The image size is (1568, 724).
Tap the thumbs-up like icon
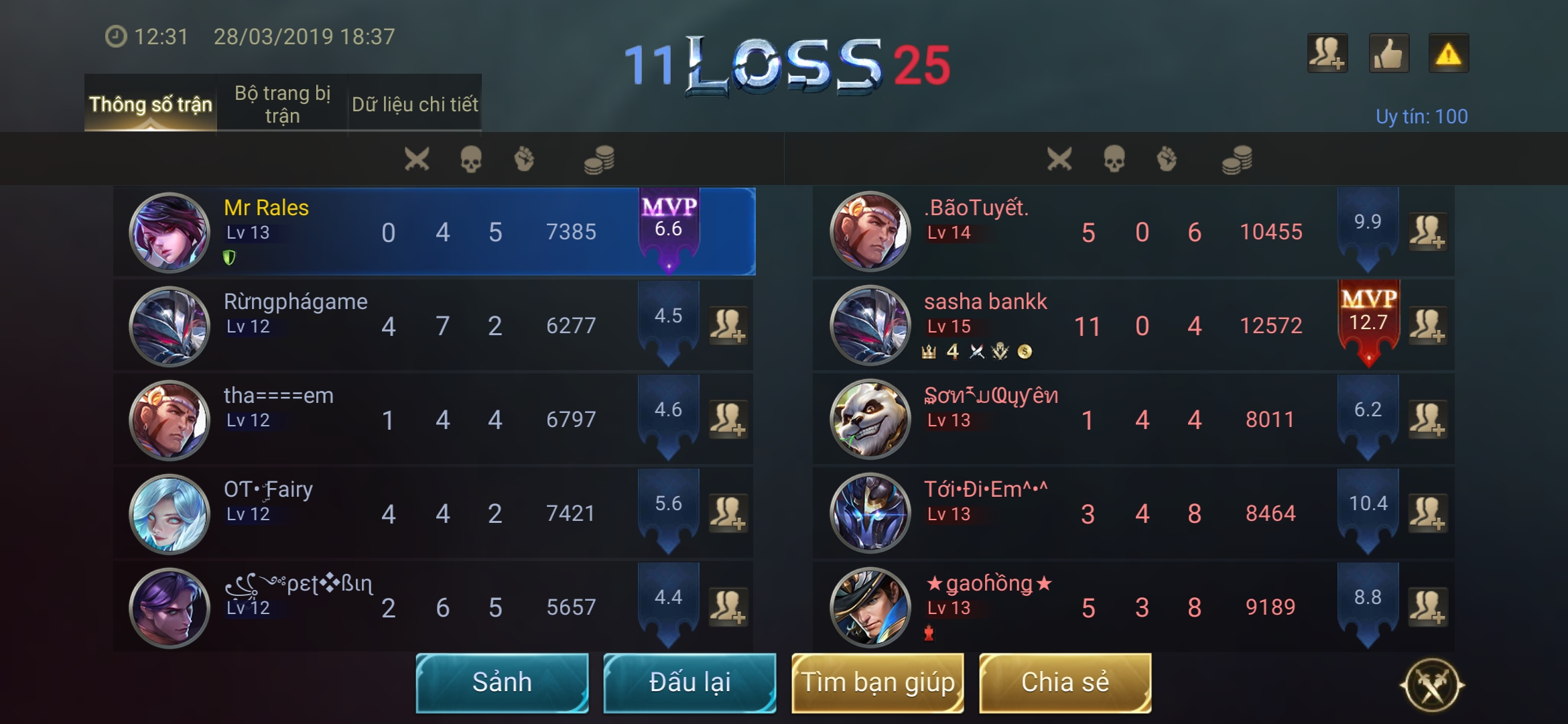pos(1388,54)
